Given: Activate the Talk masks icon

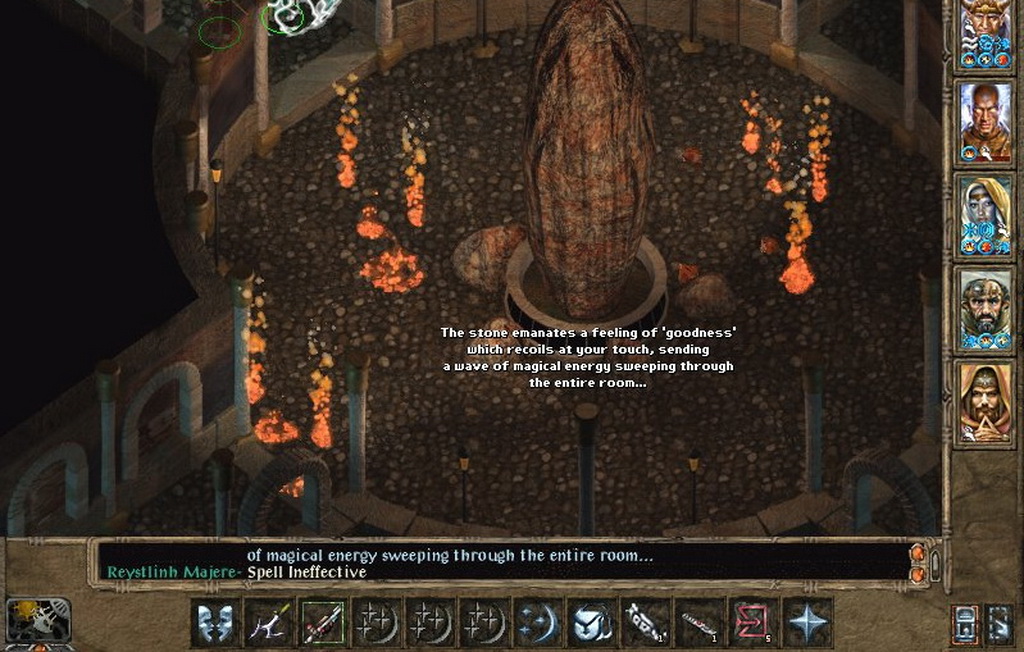Looking at the screenshot, I should tap(215, 623).
